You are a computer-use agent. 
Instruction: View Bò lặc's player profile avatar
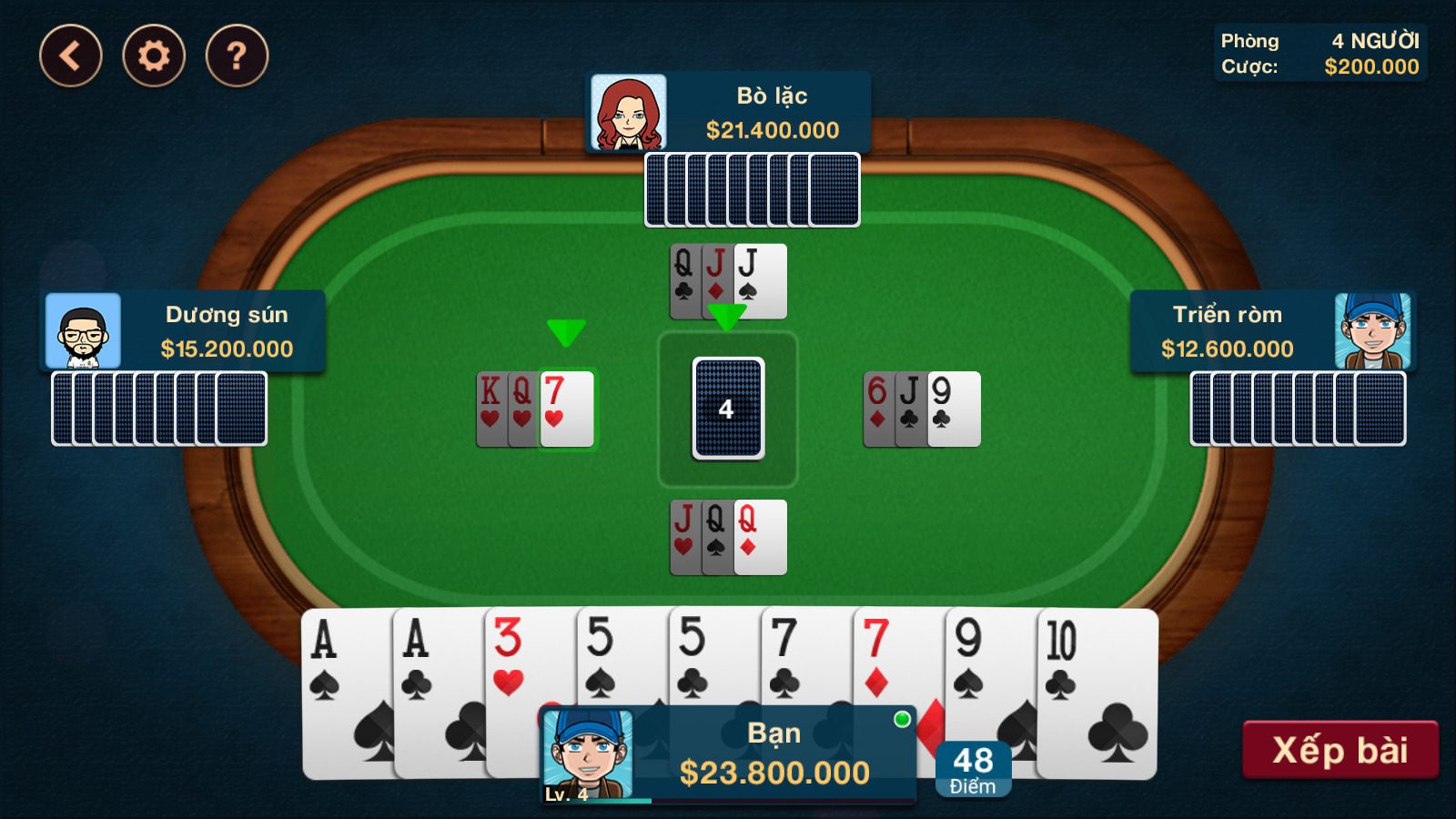[628, 113]
